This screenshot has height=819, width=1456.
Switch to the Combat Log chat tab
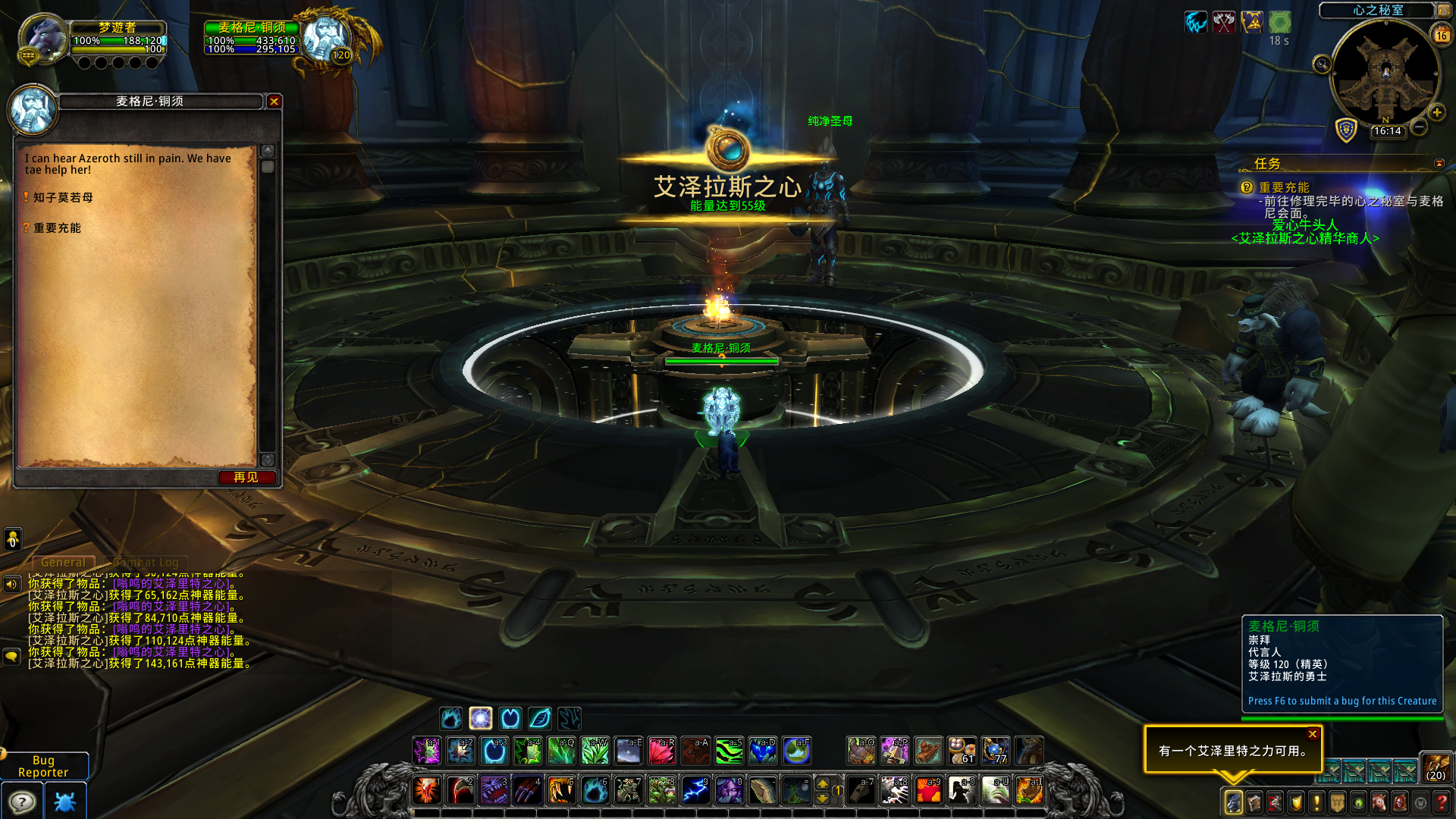[146, 562]
